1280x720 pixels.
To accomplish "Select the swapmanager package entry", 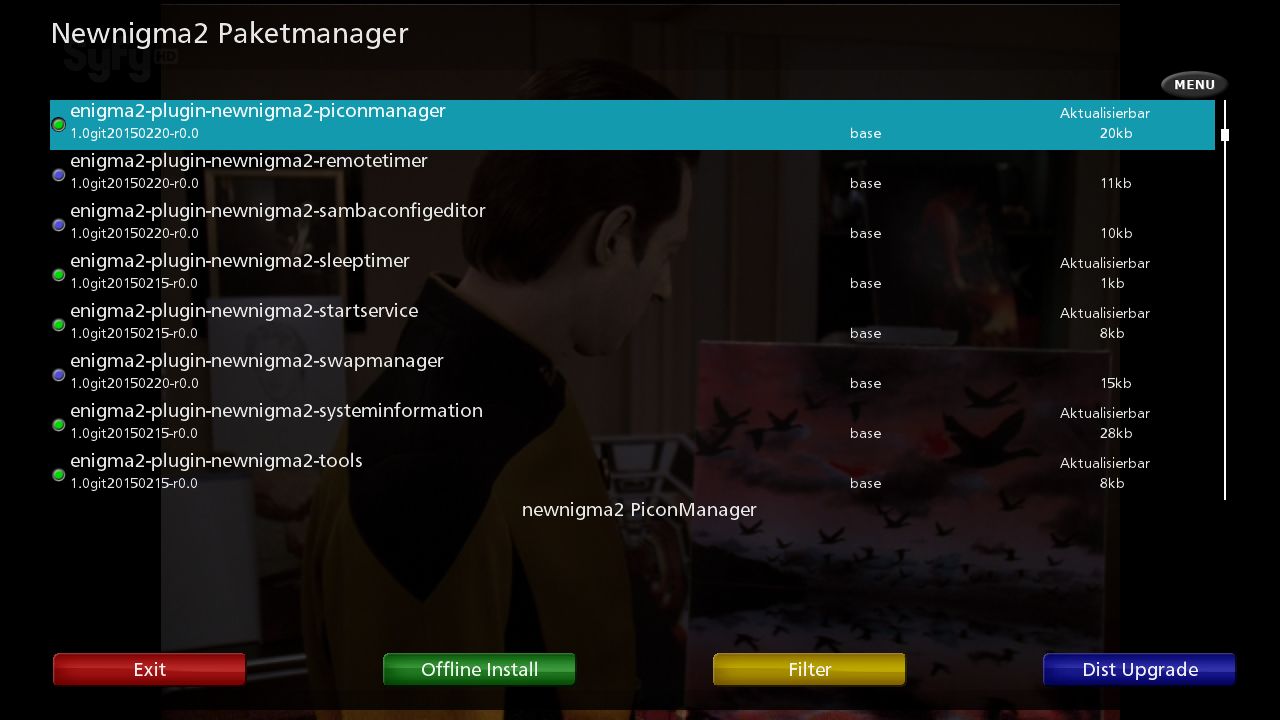I will (632, 374).
